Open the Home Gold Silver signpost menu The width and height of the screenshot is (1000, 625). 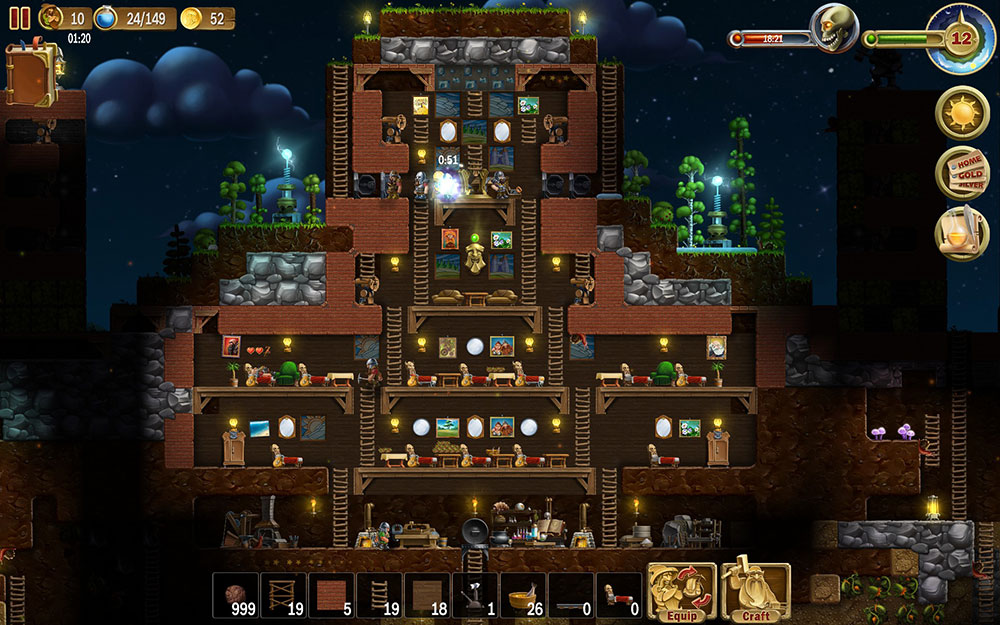[x=962, y=173]
